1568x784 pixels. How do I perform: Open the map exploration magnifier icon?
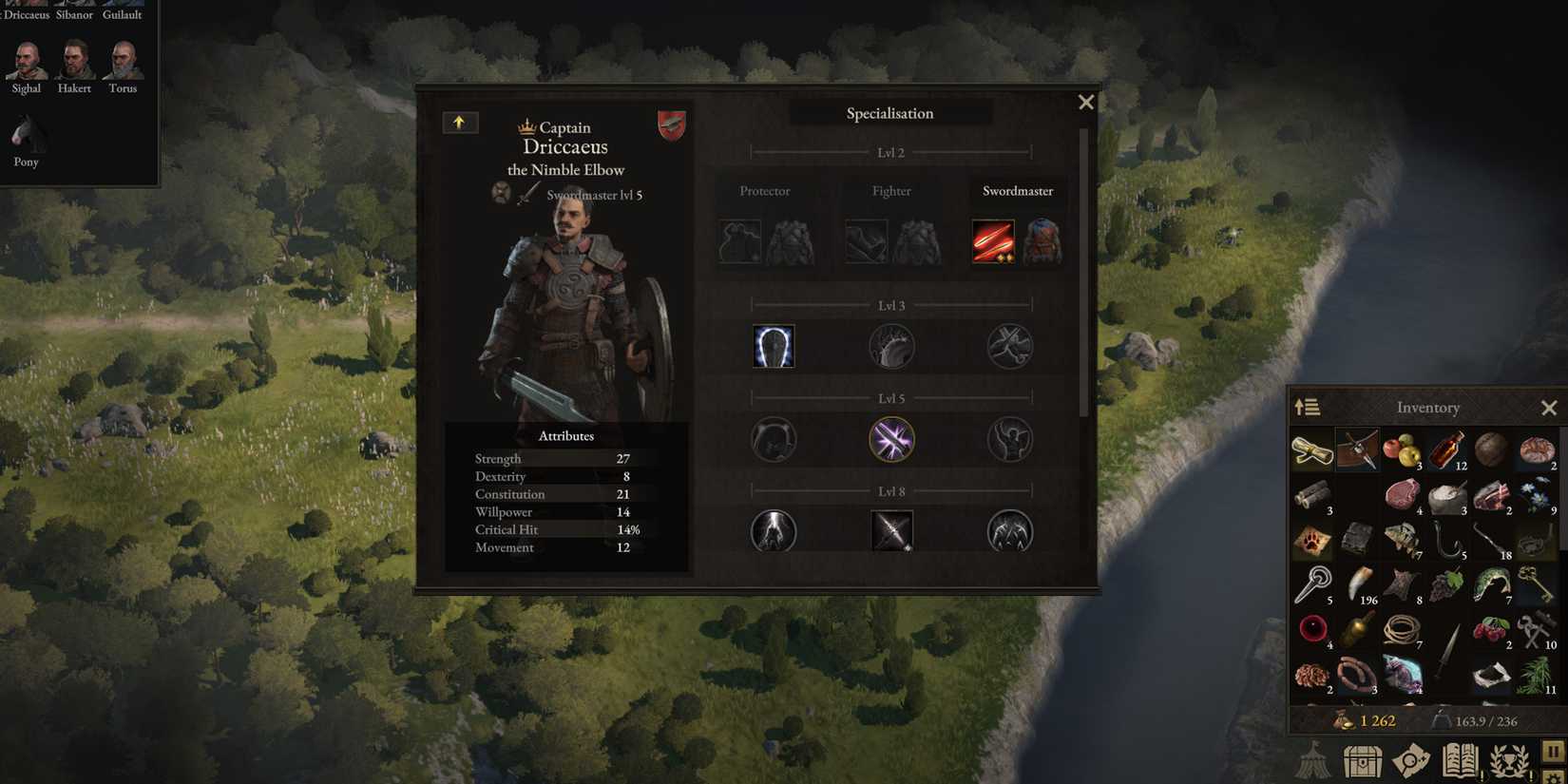(x=1412, y=760)
